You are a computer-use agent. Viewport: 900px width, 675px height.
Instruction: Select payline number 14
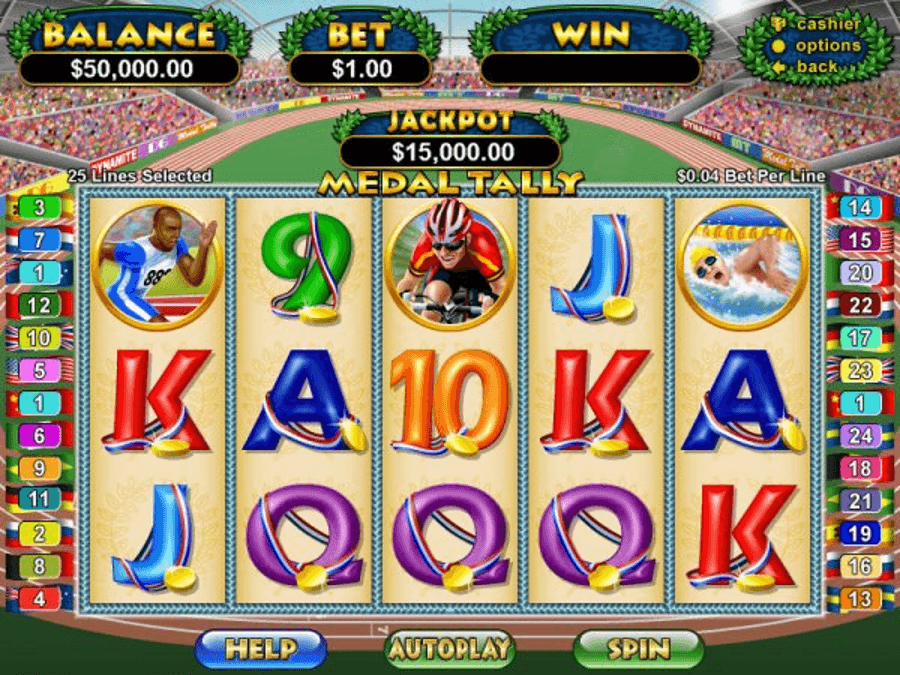(860, 208)
